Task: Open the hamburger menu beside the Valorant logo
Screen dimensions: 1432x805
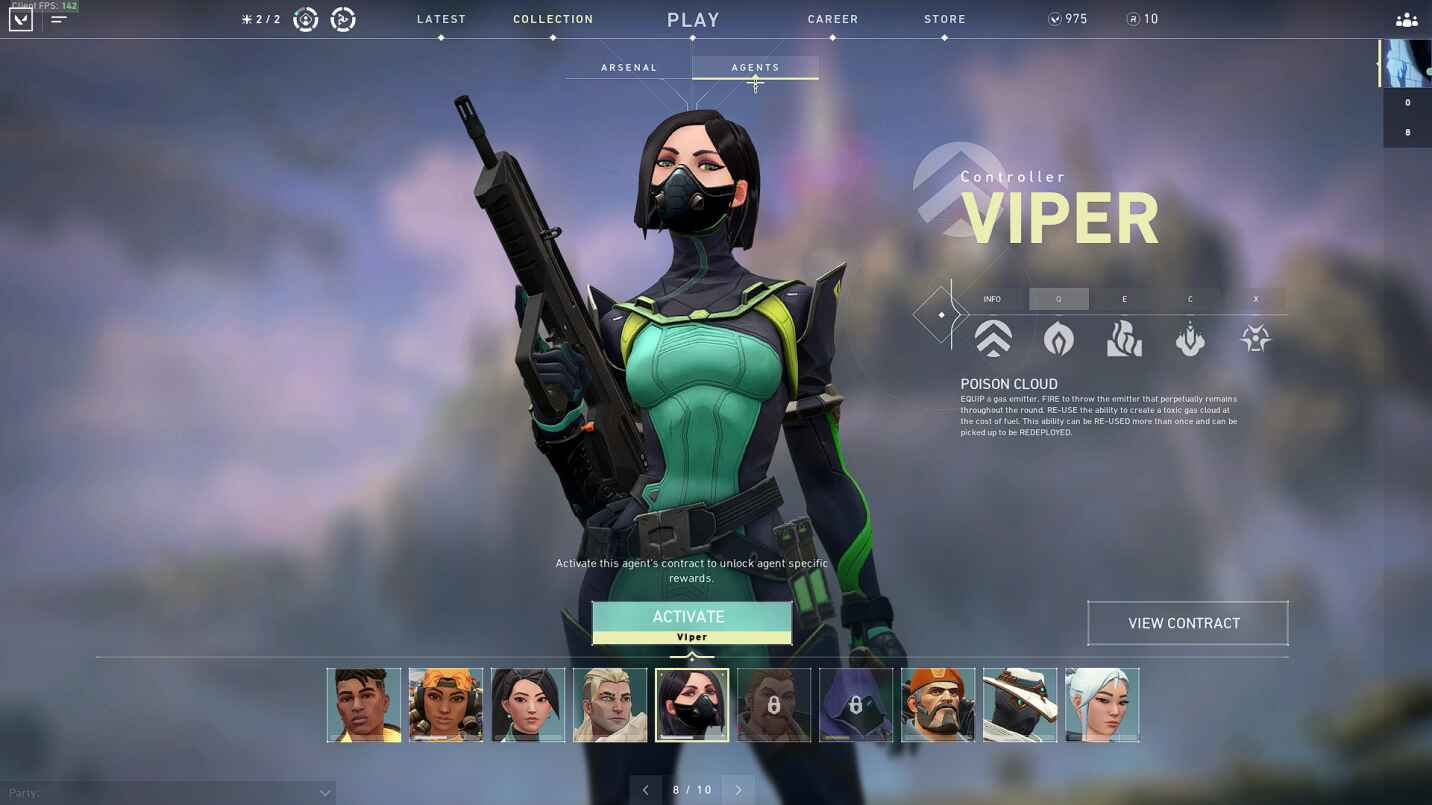Action: 59,17
